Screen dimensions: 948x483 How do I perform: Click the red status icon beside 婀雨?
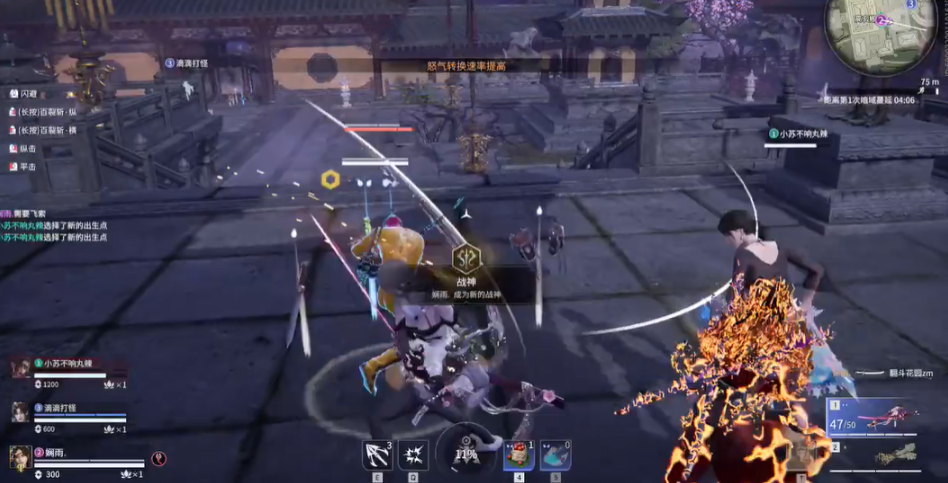click(159, 458)
